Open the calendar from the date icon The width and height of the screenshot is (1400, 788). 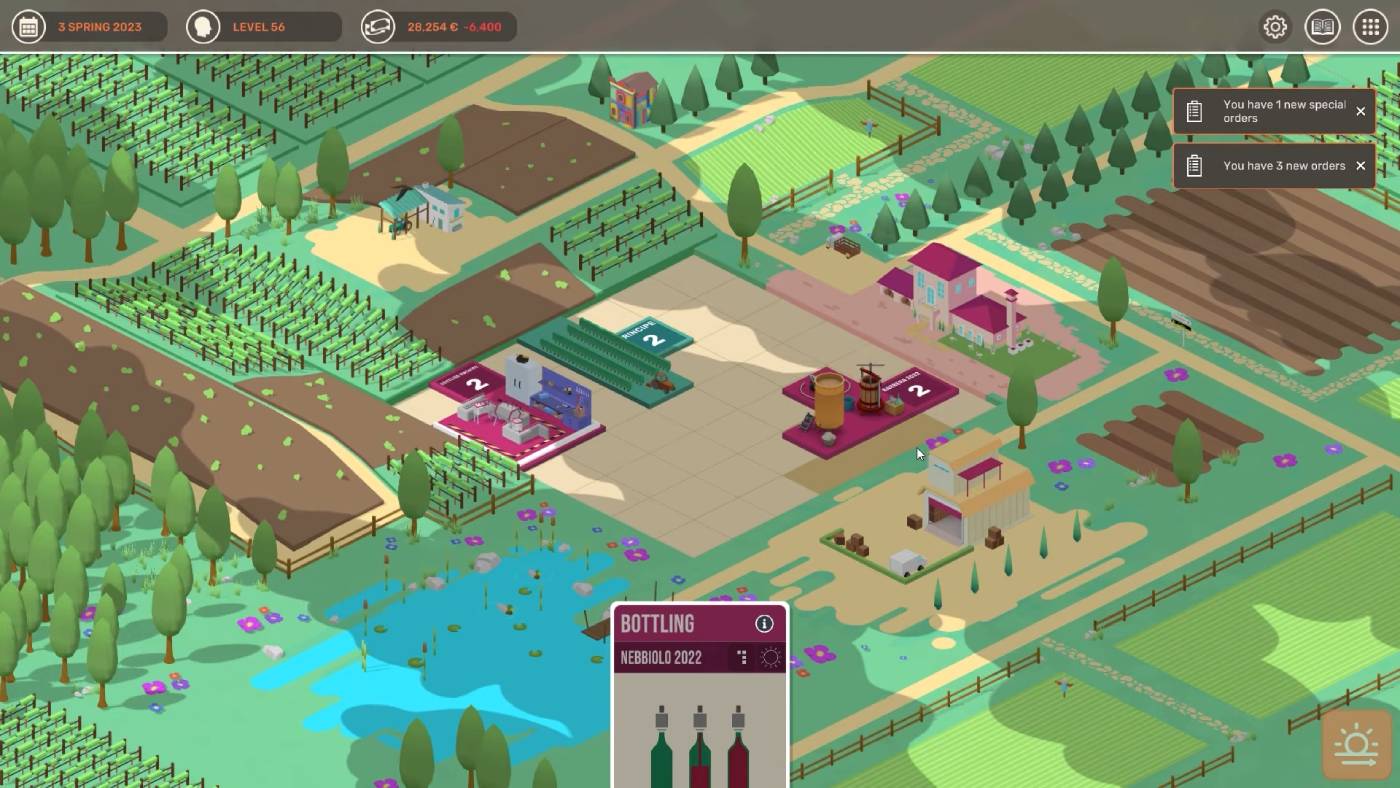click(x=28, y=27)
